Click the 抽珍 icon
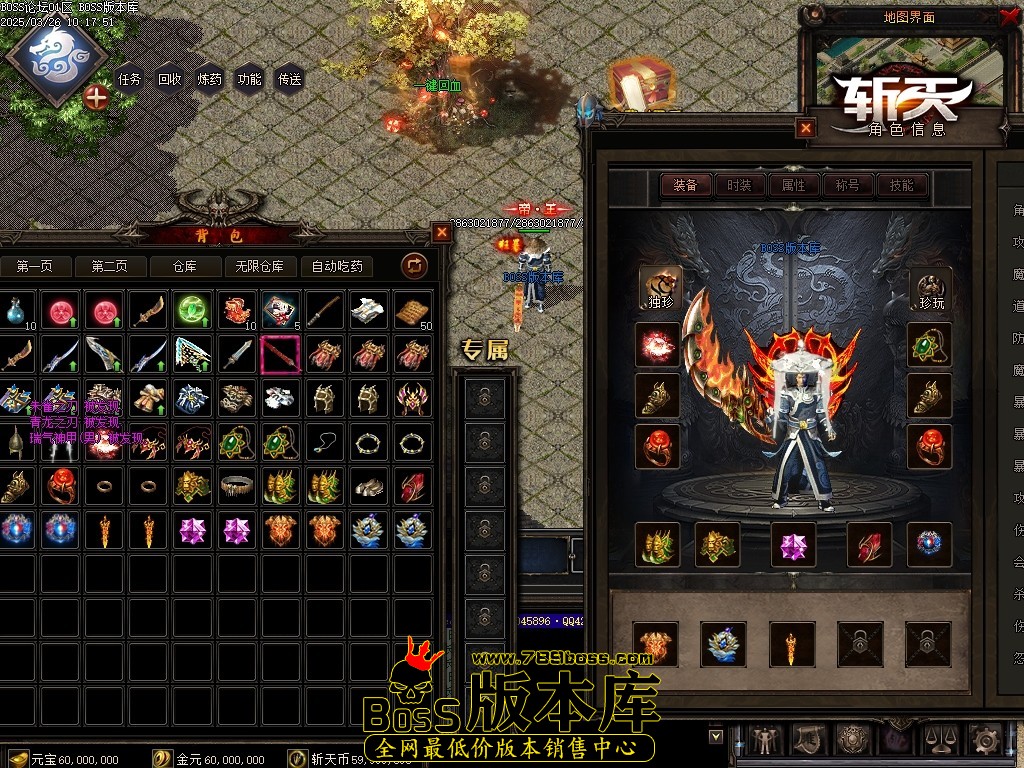1024x768 pixels. (658, 288)
